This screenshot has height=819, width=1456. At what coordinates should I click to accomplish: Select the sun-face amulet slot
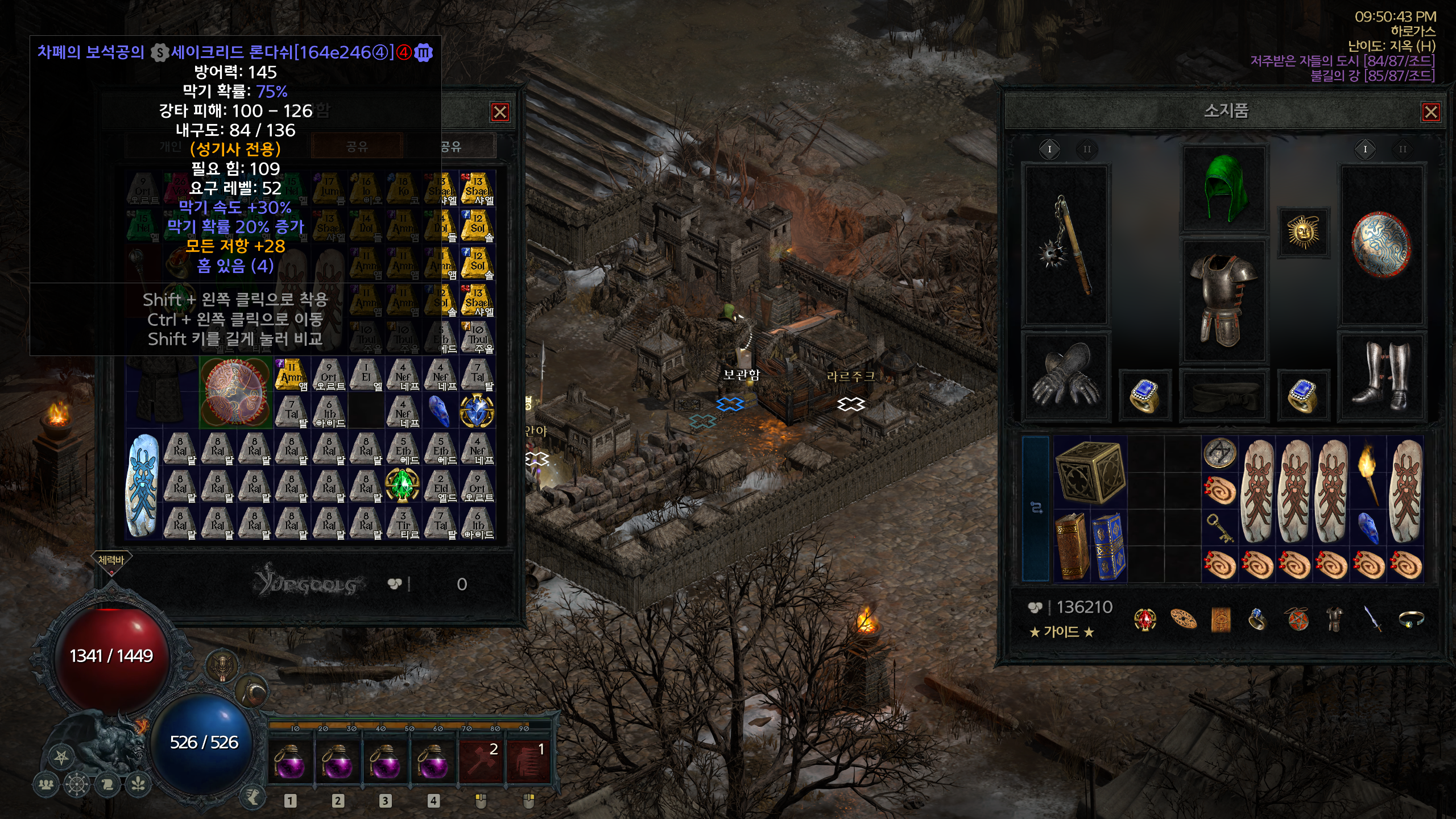[x=1302, y=232]
